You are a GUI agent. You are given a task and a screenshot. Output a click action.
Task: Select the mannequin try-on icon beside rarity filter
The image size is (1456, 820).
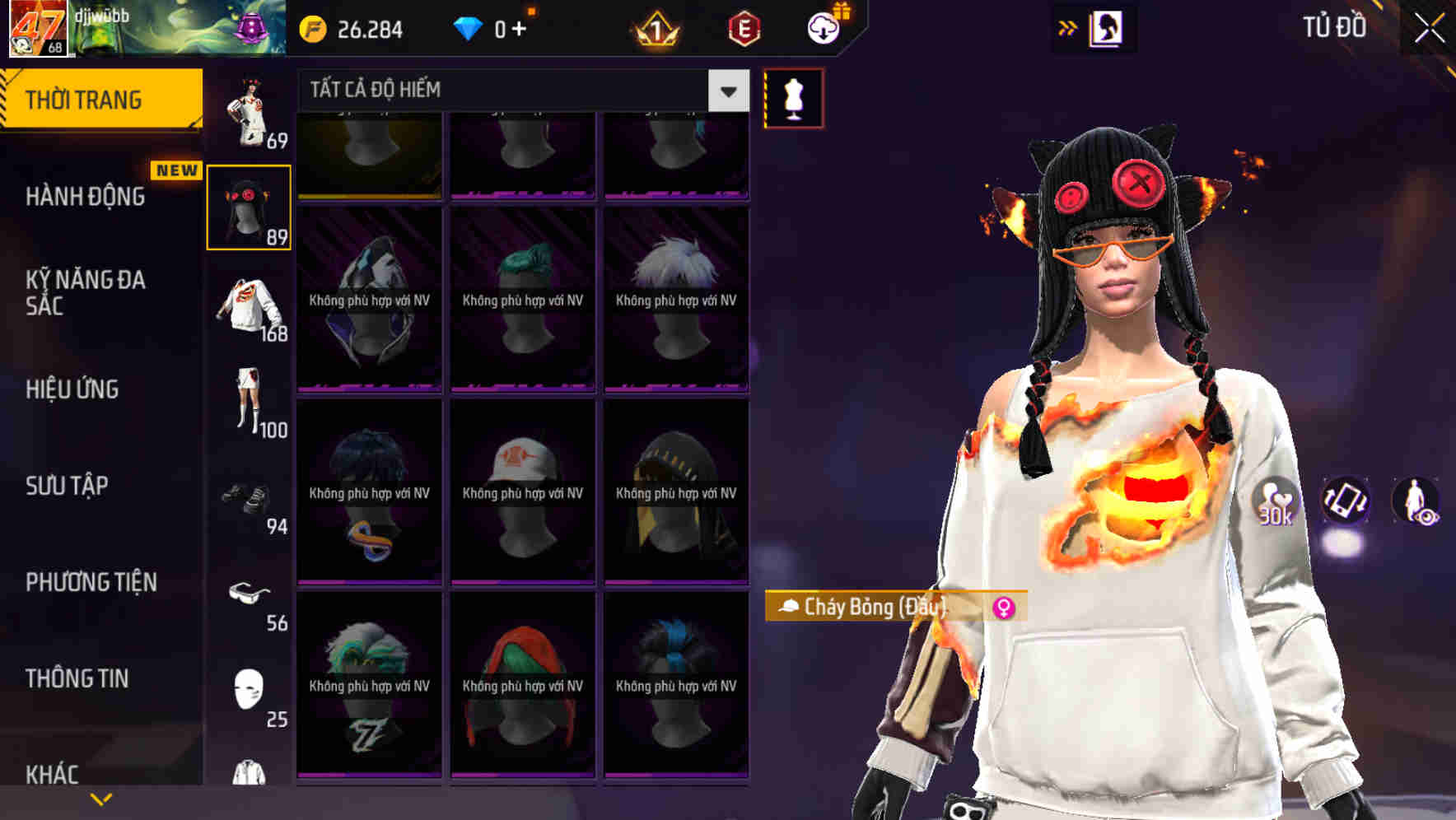pos(792,96)
